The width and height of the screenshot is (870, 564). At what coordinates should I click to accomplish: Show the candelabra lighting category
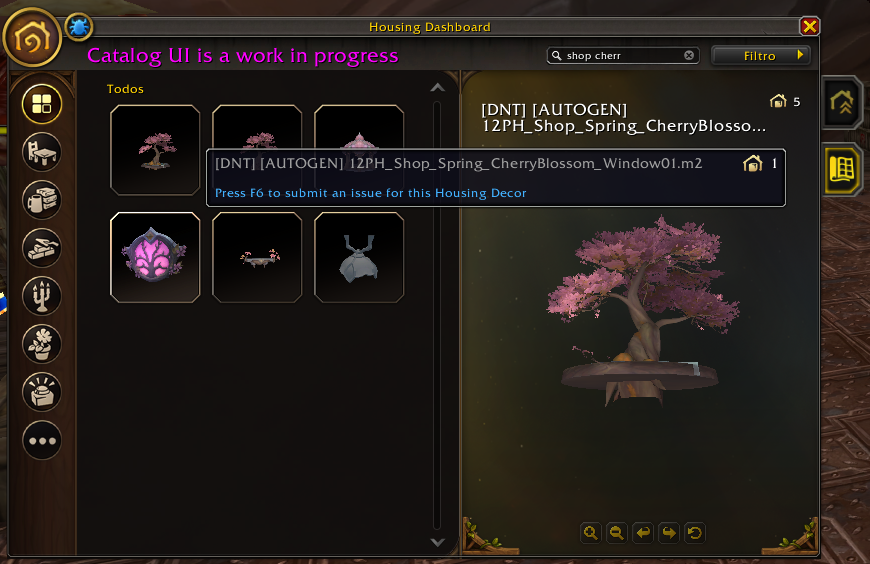[42, 296]
